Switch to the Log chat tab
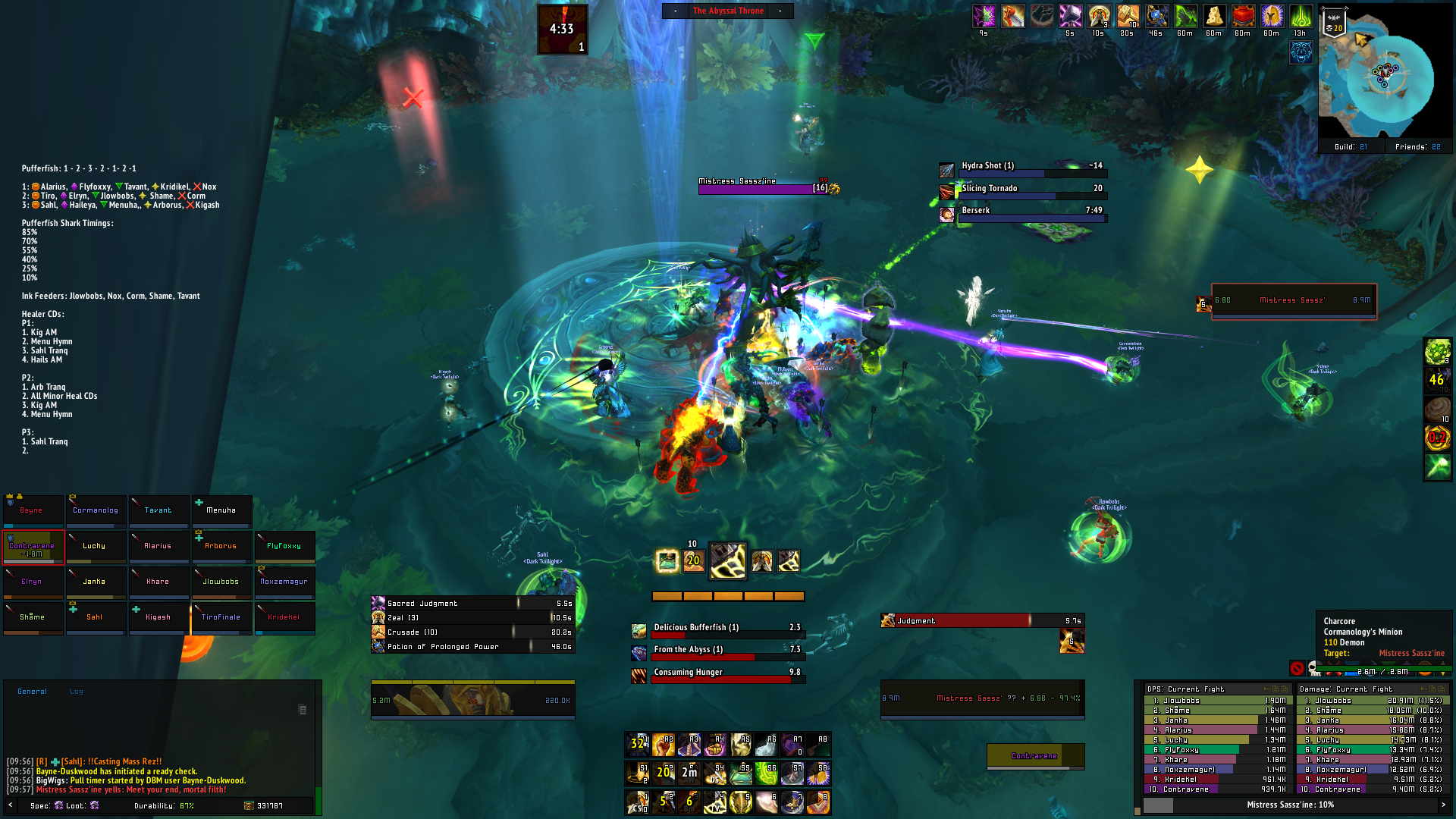 point(75,691)
